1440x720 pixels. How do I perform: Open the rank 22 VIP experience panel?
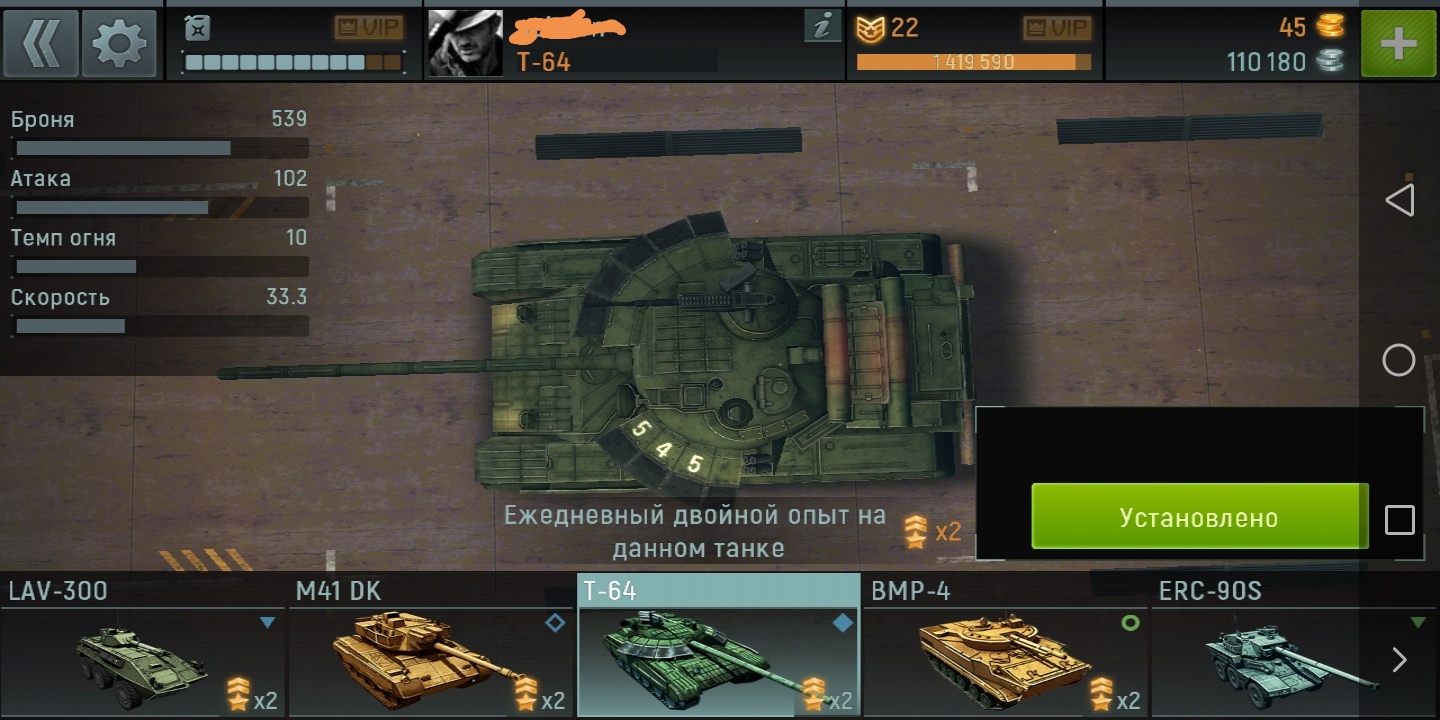[x=973, y=44]
